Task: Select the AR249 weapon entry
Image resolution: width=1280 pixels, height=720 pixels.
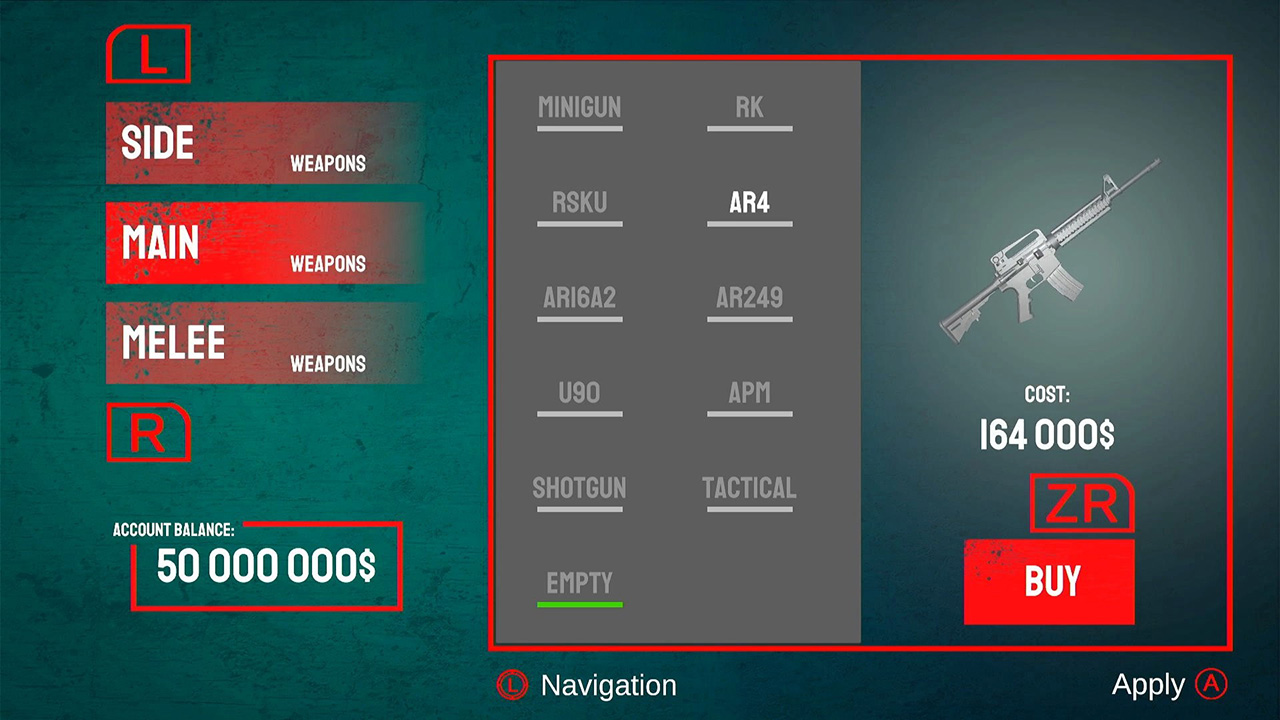Action: pyautogui.click(x=749, y=298)
